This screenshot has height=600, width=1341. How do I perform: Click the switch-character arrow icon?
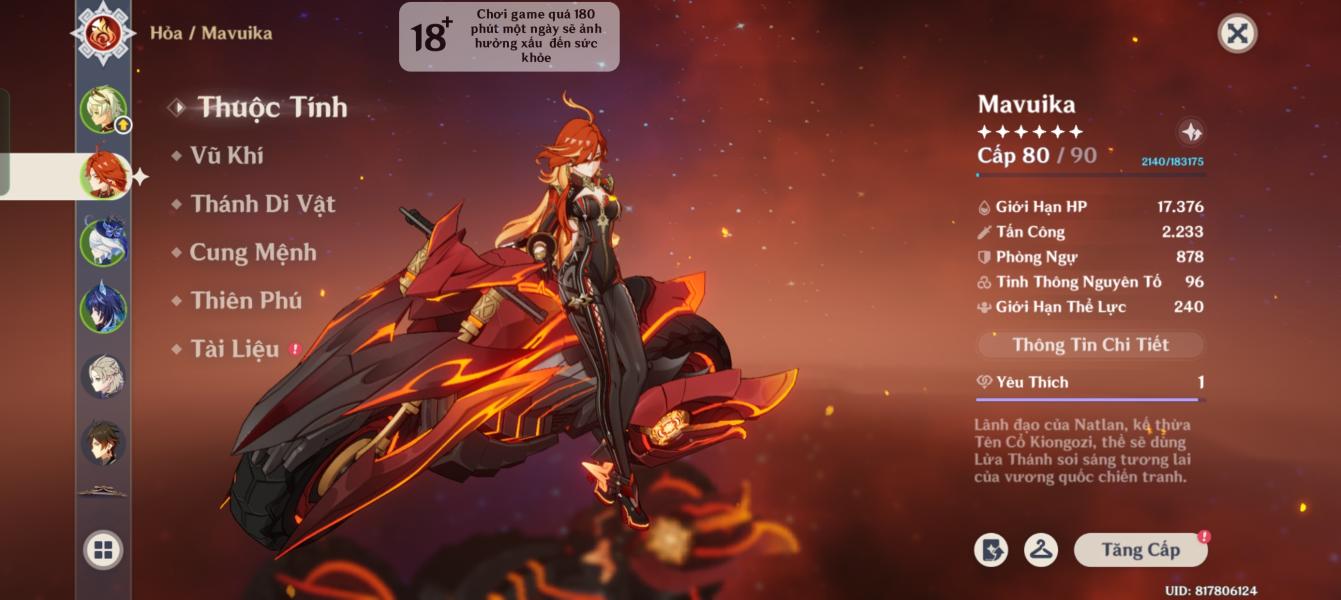(991, 550)
